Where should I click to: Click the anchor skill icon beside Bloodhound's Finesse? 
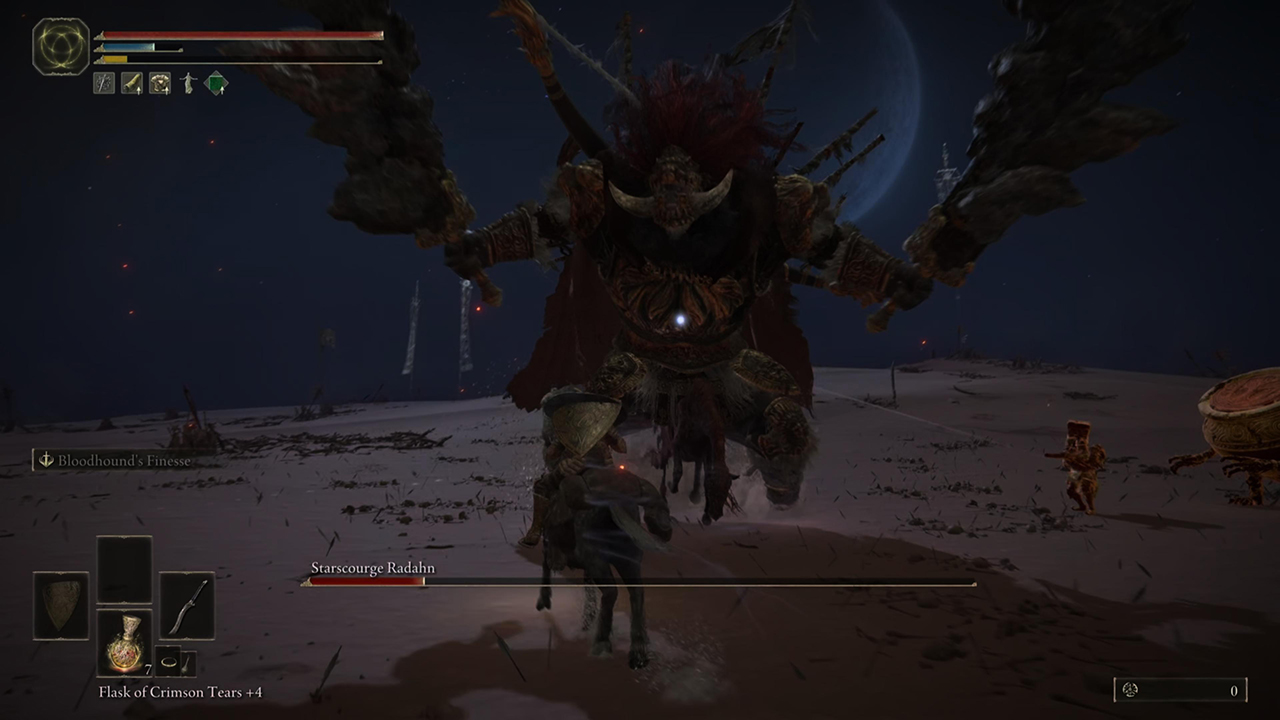pyautogui.click(x=48, y=461)
